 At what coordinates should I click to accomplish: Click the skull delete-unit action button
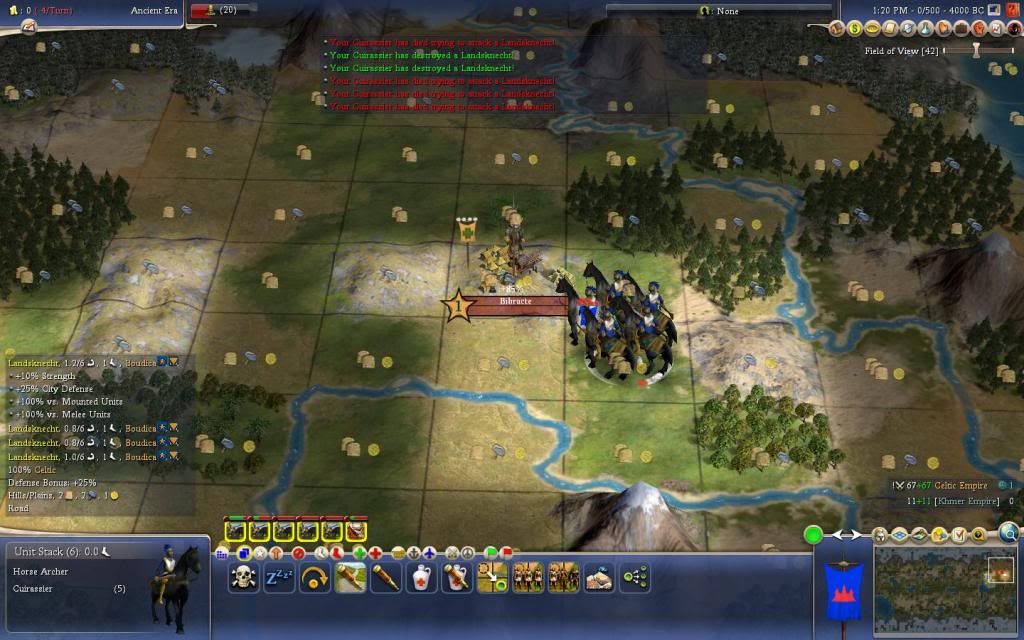(x=243, y=577)
